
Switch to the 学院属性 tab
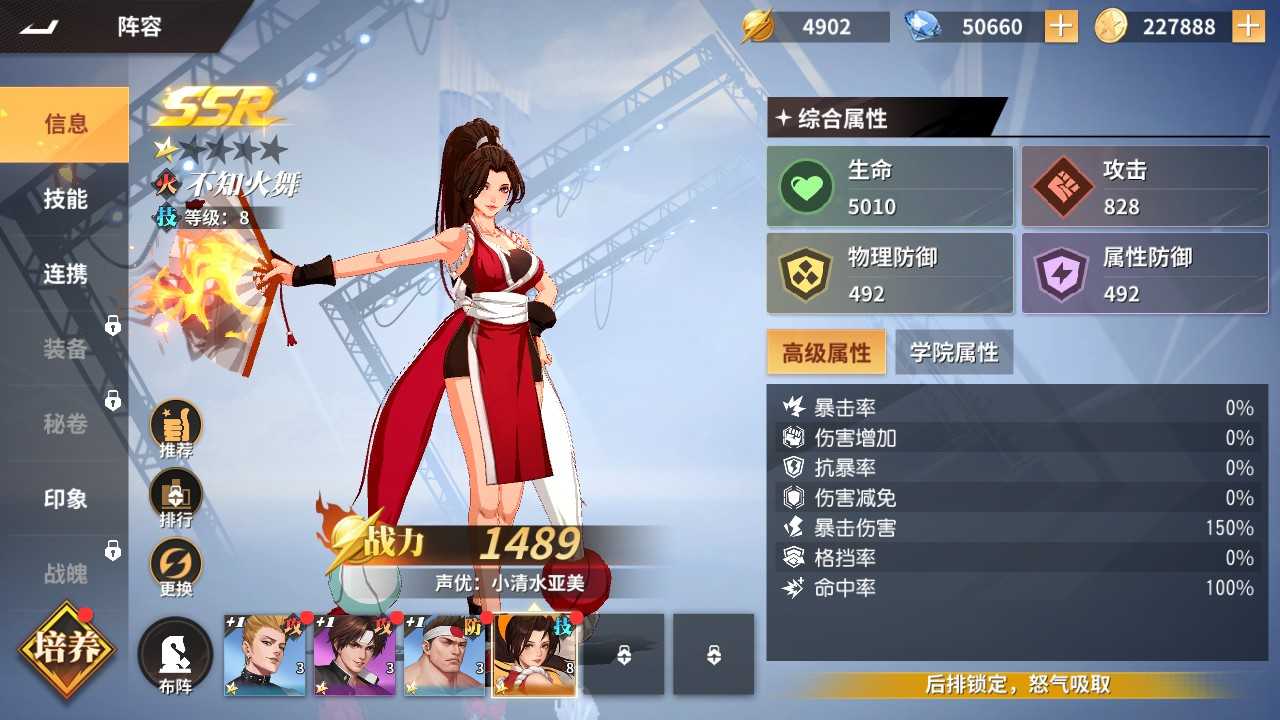coord(955,351)
